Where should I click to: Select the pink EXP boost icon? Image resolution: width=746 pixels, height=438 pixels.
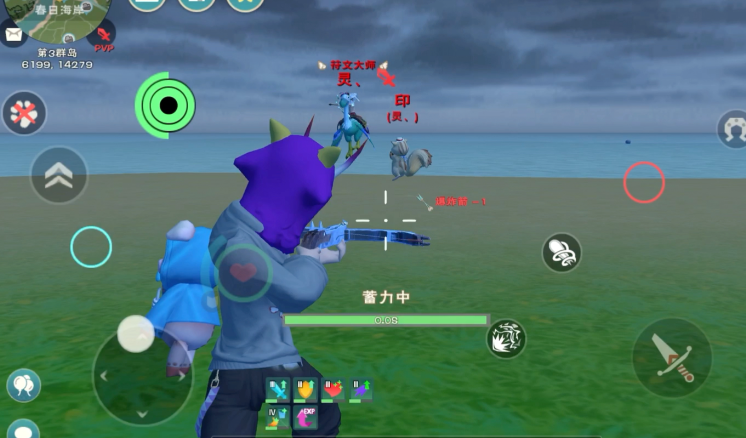pyautogui.click(x=305, y=416)
